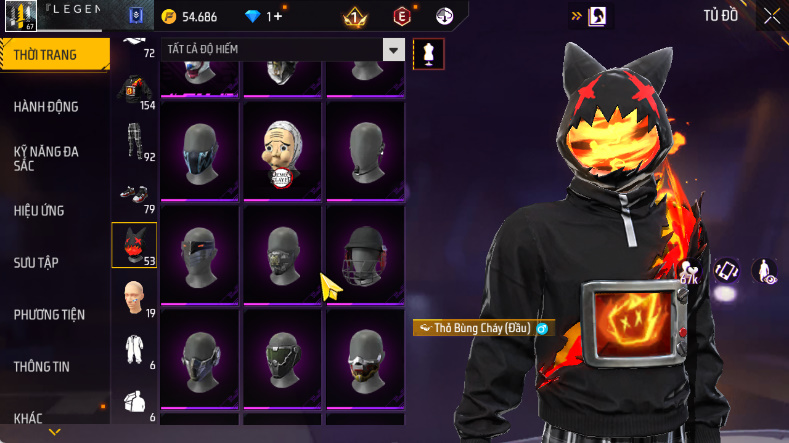Close the Tủ Đồ wardrobe screen
Viewport: 789px width, 443px height.
pos(772,16)
